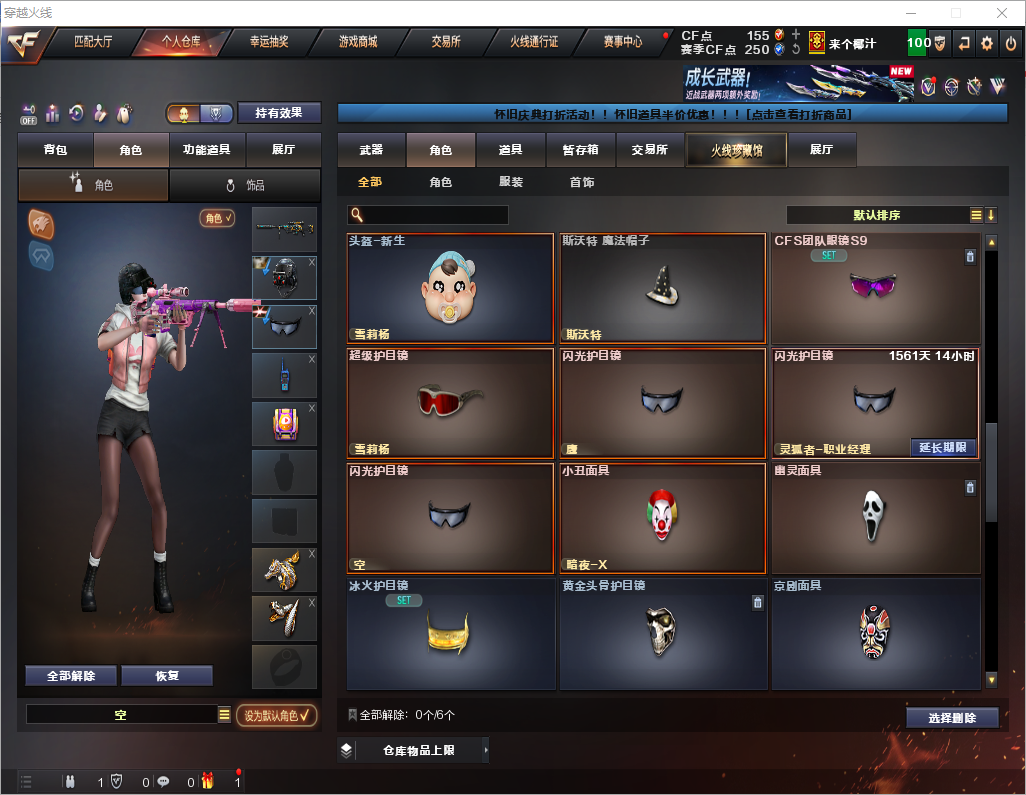This screenshot has width=1026, height=795.
Task: Click the 选择删除 button
Action: pos(952,718)
